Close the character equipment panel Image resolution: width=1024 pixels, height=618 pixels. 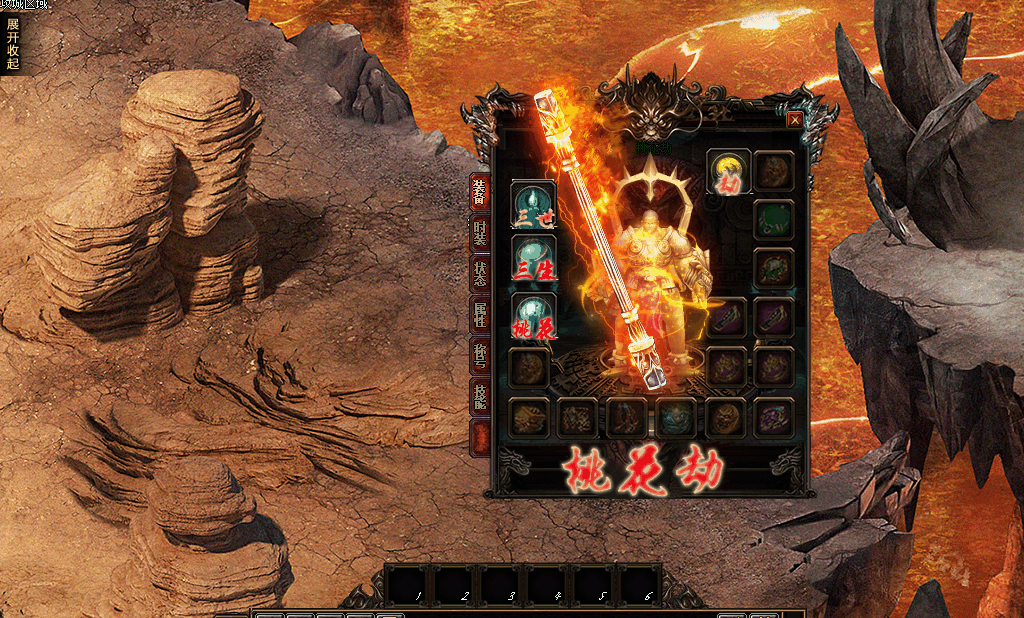click(x=795, y=120)
